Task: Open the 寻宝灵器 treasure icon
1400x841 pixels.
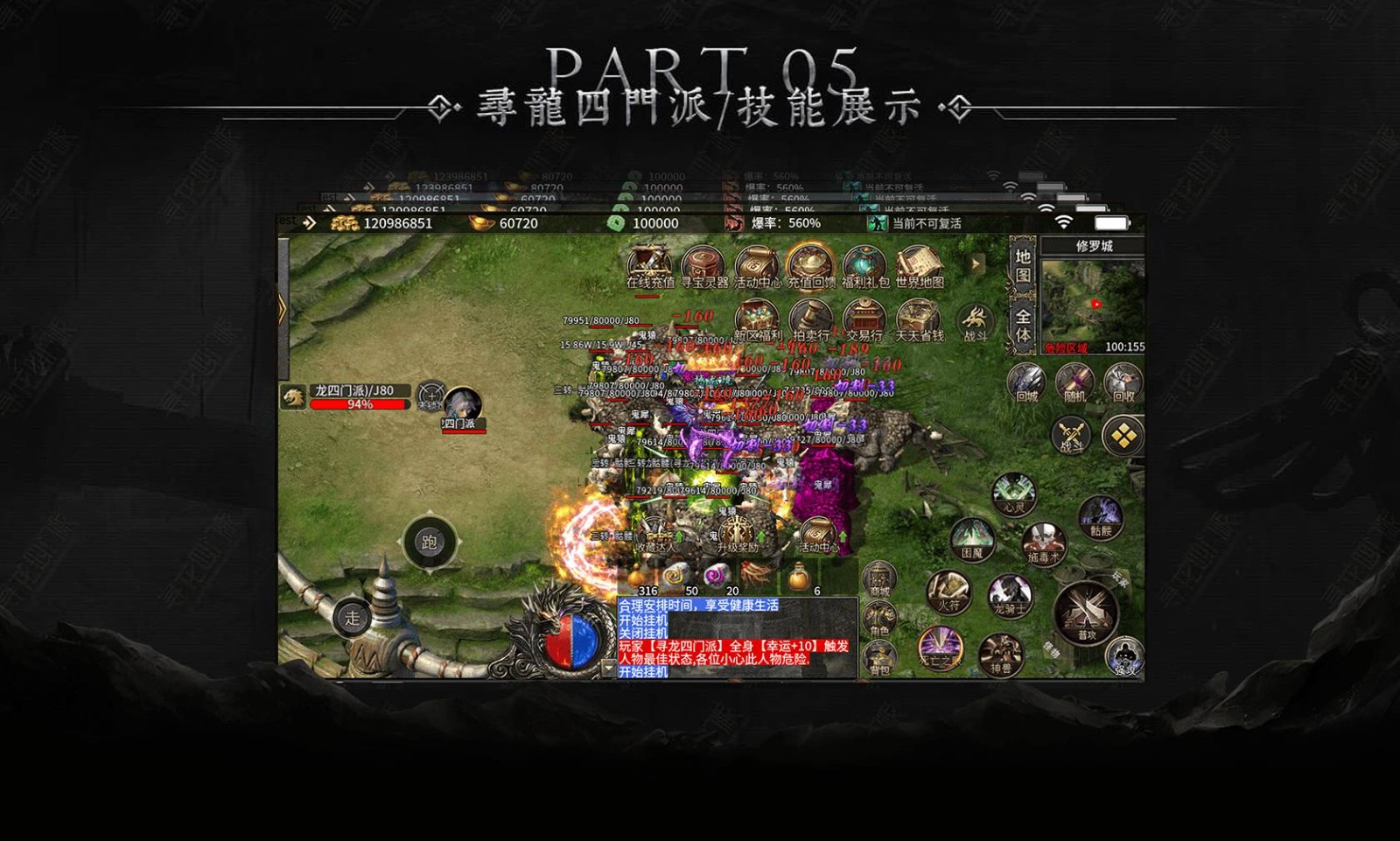Action: point(704,265)
